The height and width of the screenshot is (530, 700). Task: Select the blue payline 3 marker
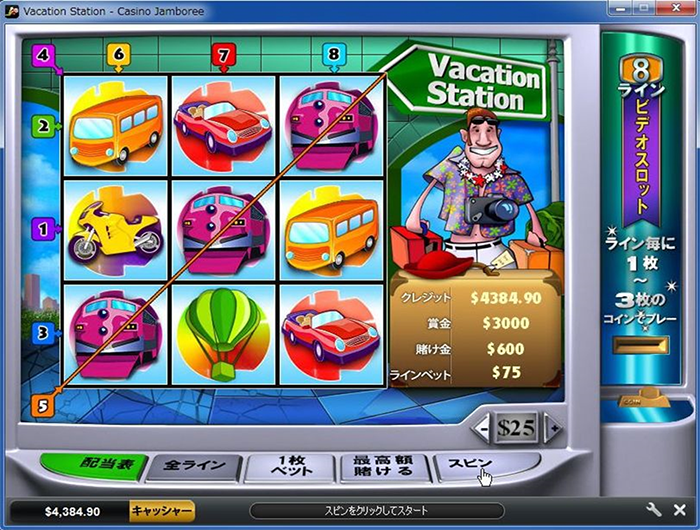42,333
